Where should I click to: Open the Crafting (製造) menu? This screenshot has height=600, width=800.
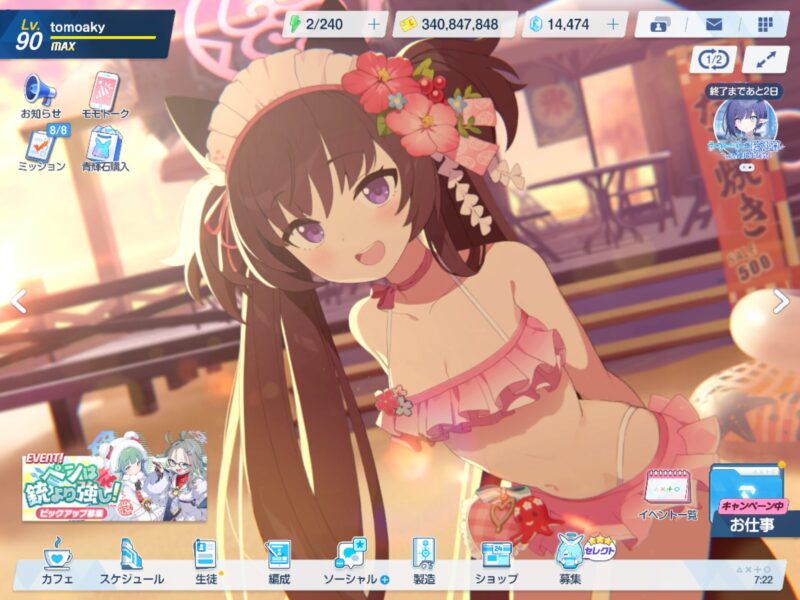pyautogui.click(x=424, y=562)
